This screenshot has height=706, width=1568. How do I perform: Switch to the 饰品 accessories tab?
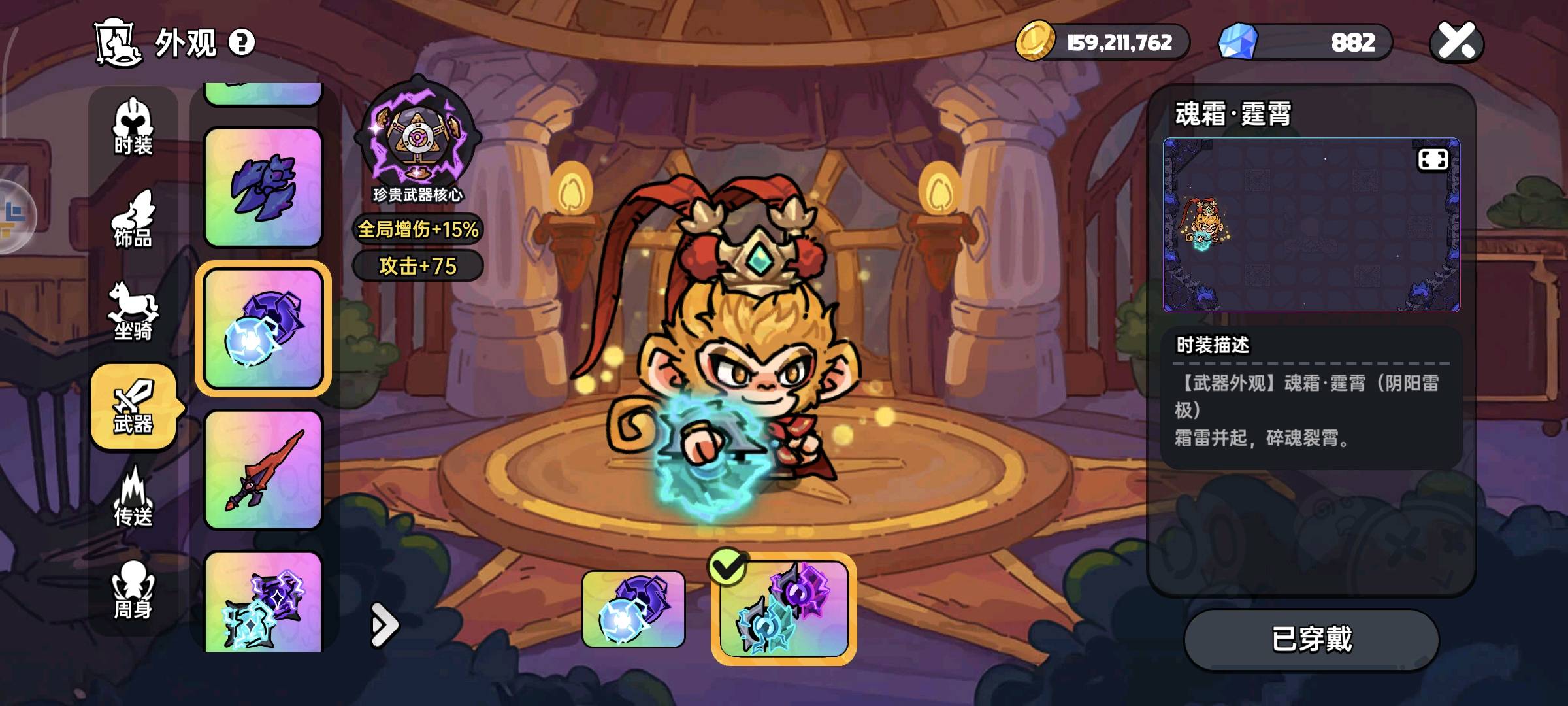[133, 220]
